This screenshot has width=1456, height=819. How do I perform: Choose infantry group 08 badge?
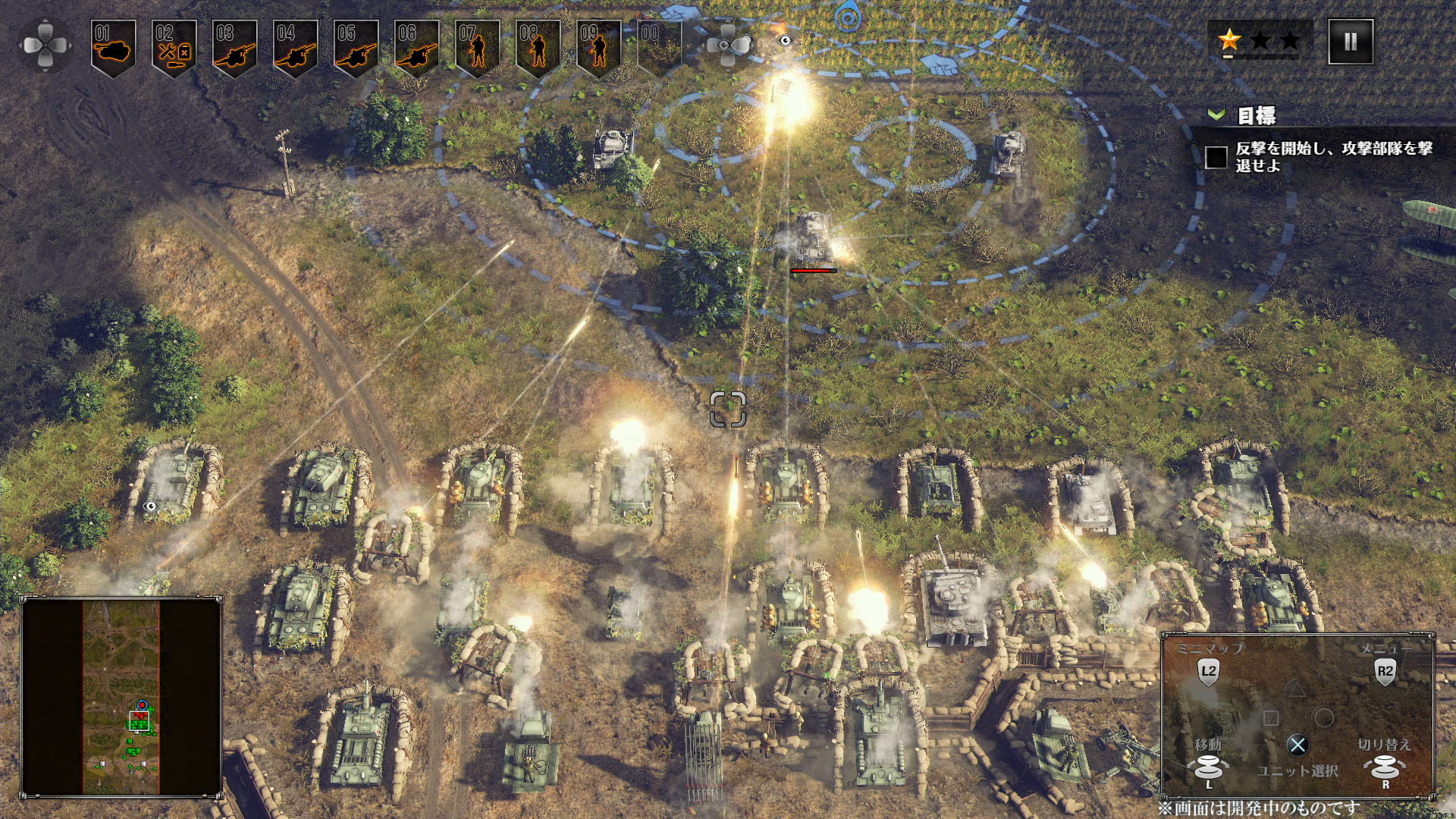click(538, 48)
